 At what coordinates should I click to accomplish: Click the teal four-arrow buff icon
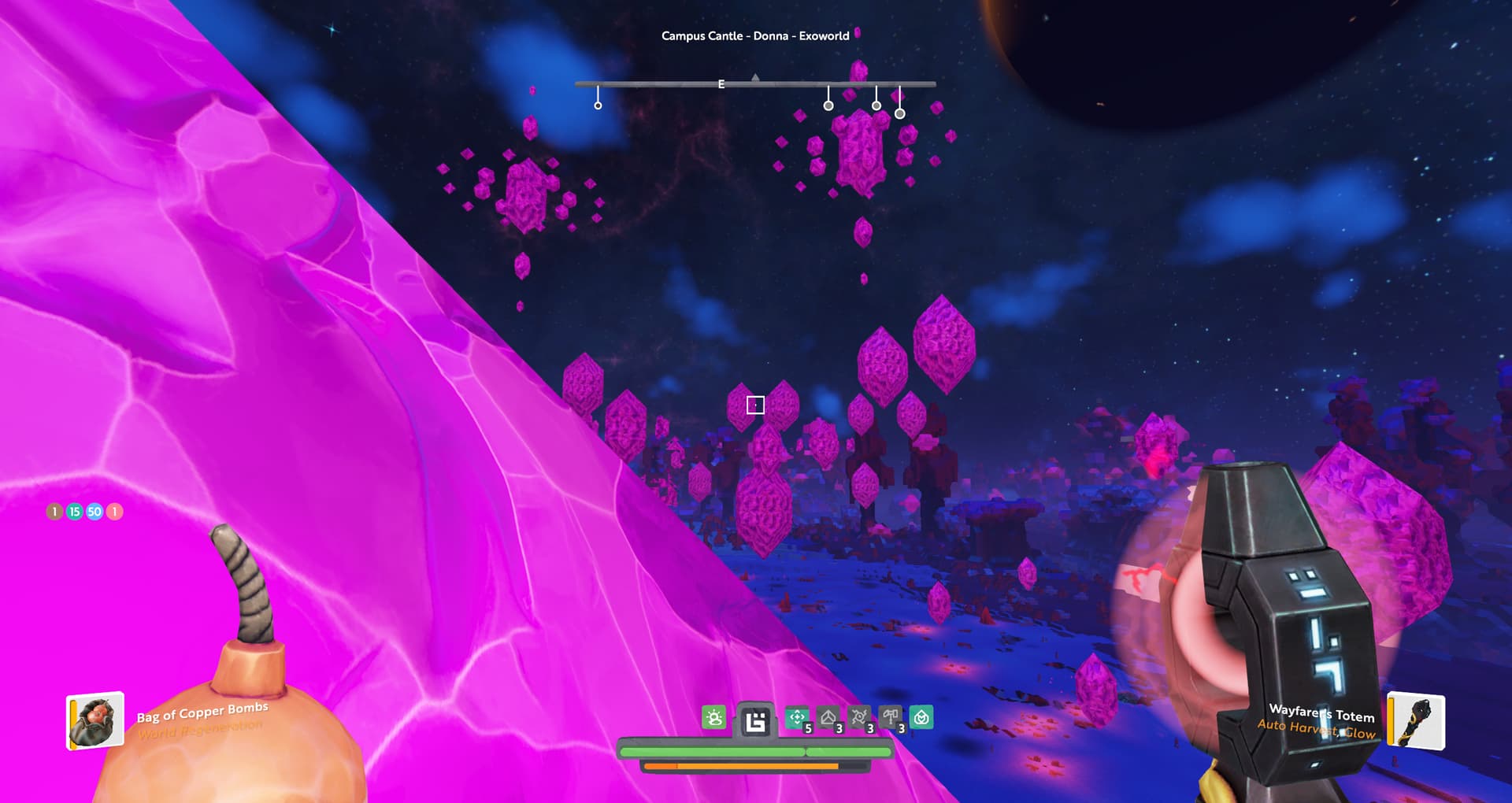tap(797, 718)
